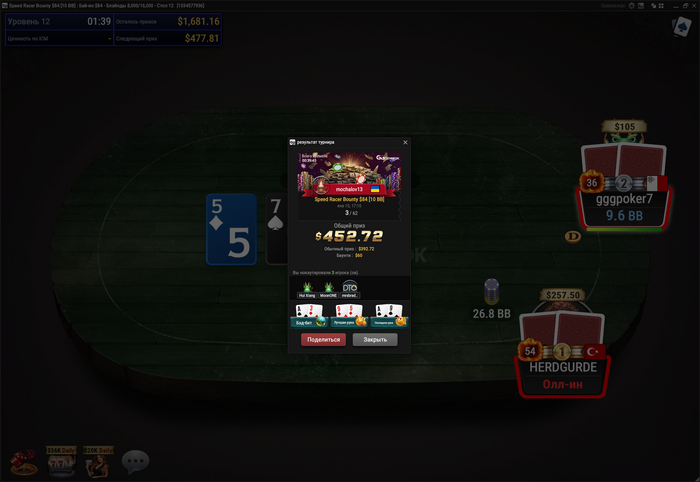
Task: Click the card icon in top-right corner
Action: [681, 27]
